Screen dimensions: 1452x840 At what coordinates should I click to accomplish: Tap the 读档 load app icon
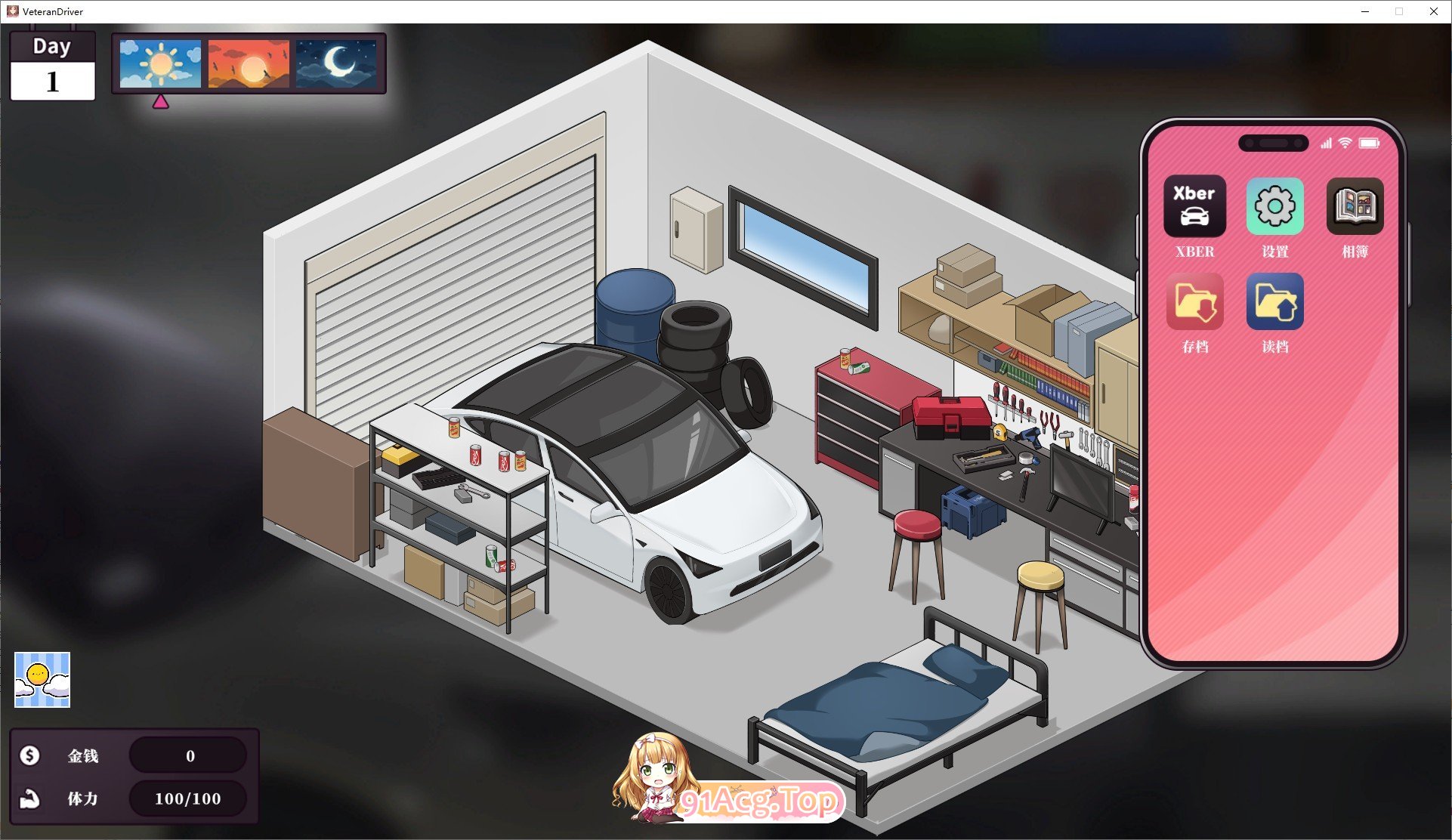[x=1274, y=301]
